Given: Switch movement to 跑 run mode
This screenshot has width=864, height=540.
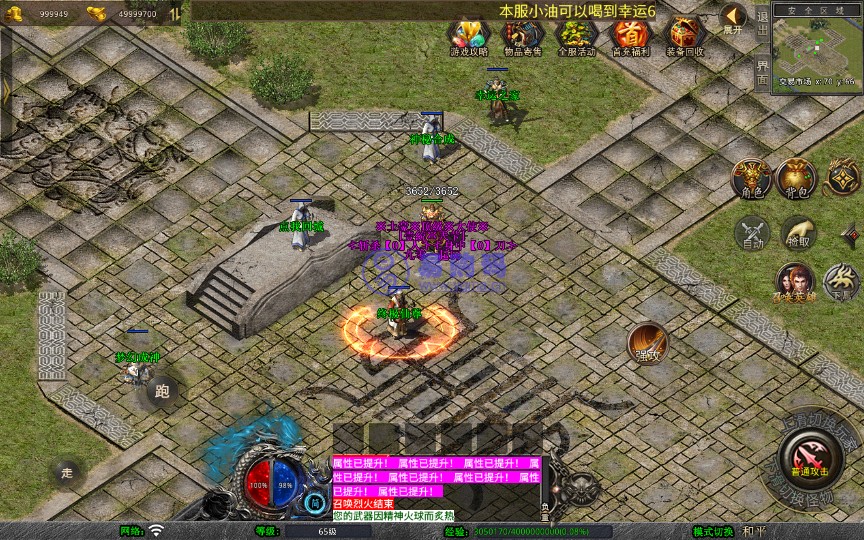Looking at the screenshot, I should pyautogui.click(x=163, y=391).
